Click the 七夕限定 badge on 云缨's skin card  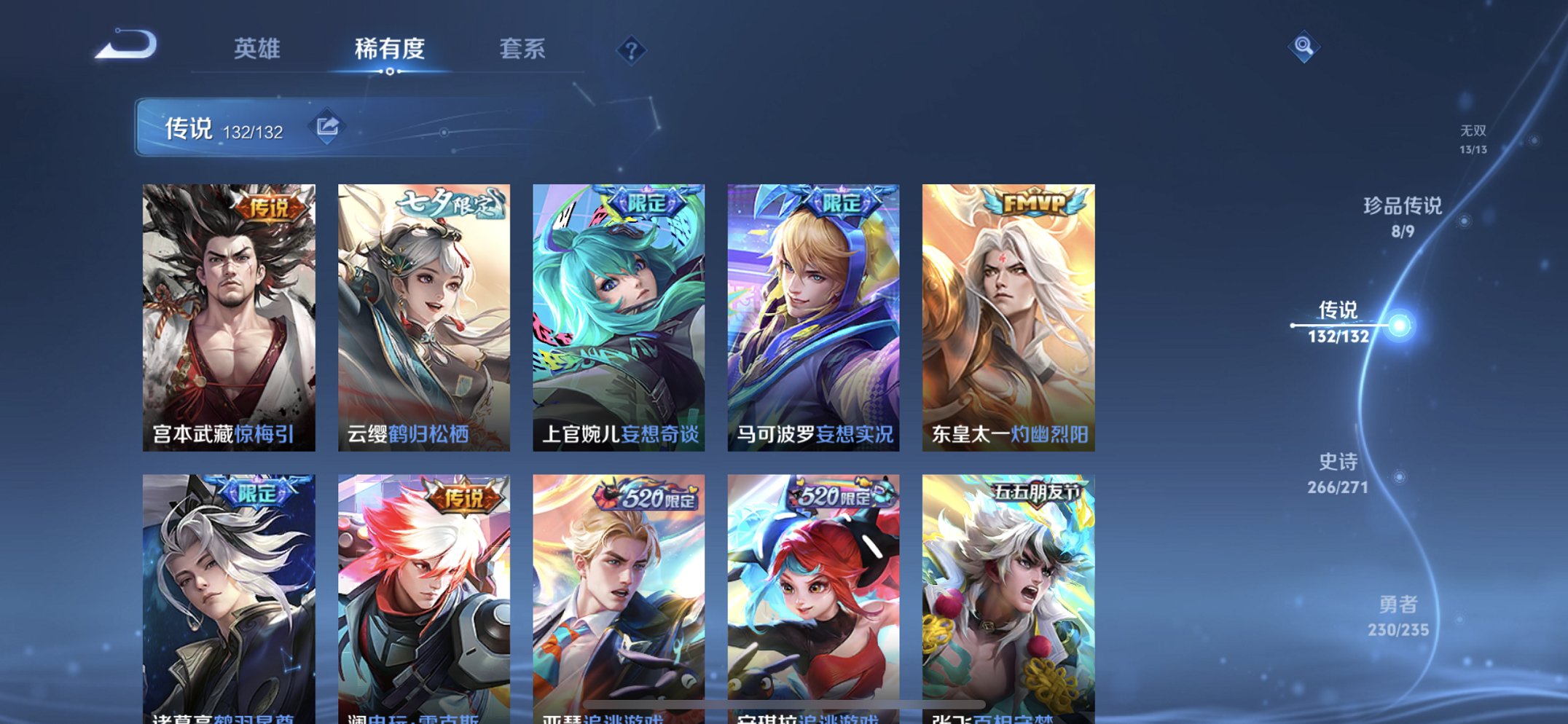pyautogui.click(x=450, y=206)
